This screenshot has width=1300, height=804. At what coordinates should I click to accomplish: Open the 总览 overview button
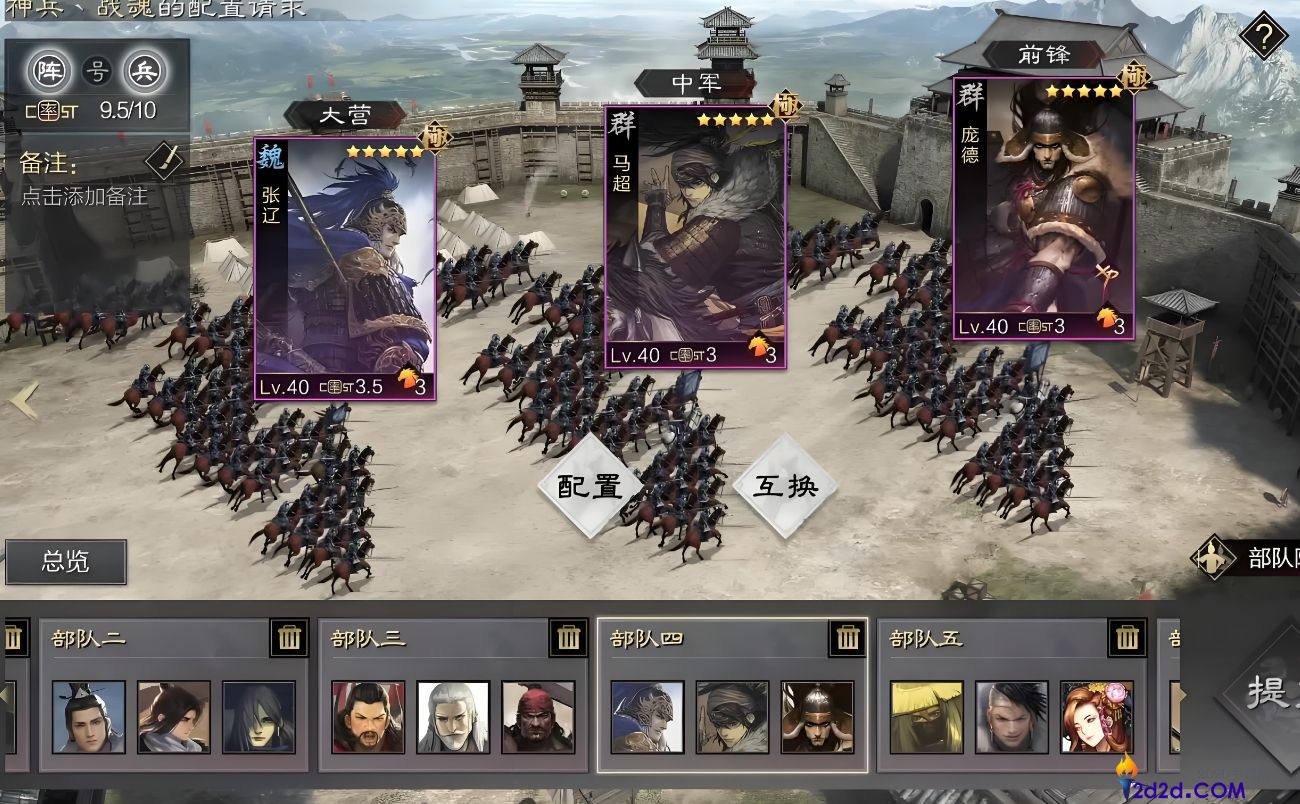pos(66,562)
